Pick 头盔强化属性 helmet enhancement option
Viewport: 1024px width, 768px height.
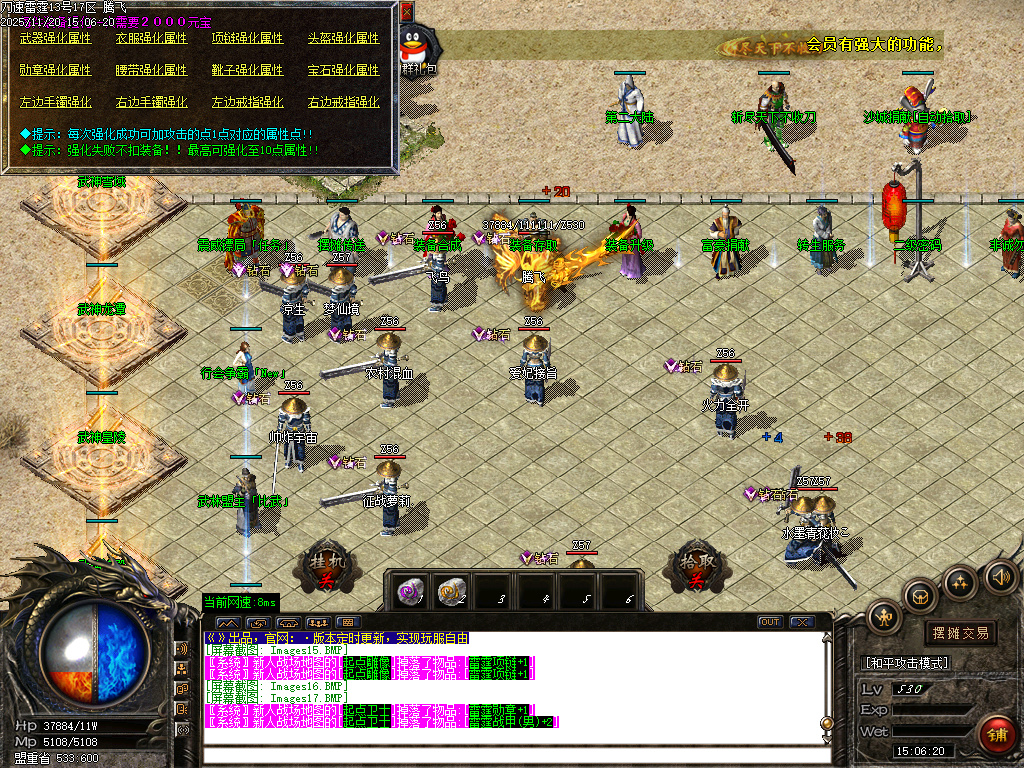tap(343, 38)
